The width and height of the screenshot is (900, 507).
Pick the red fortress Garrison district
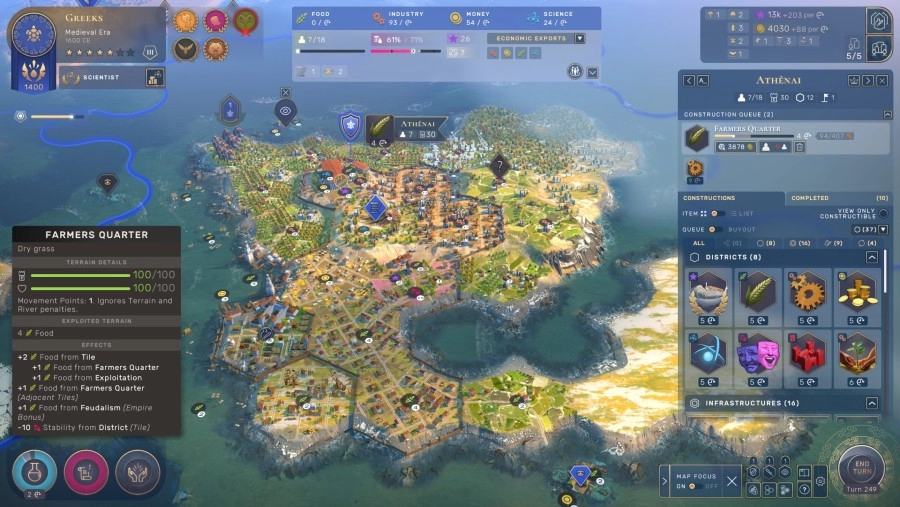(807, 355)
